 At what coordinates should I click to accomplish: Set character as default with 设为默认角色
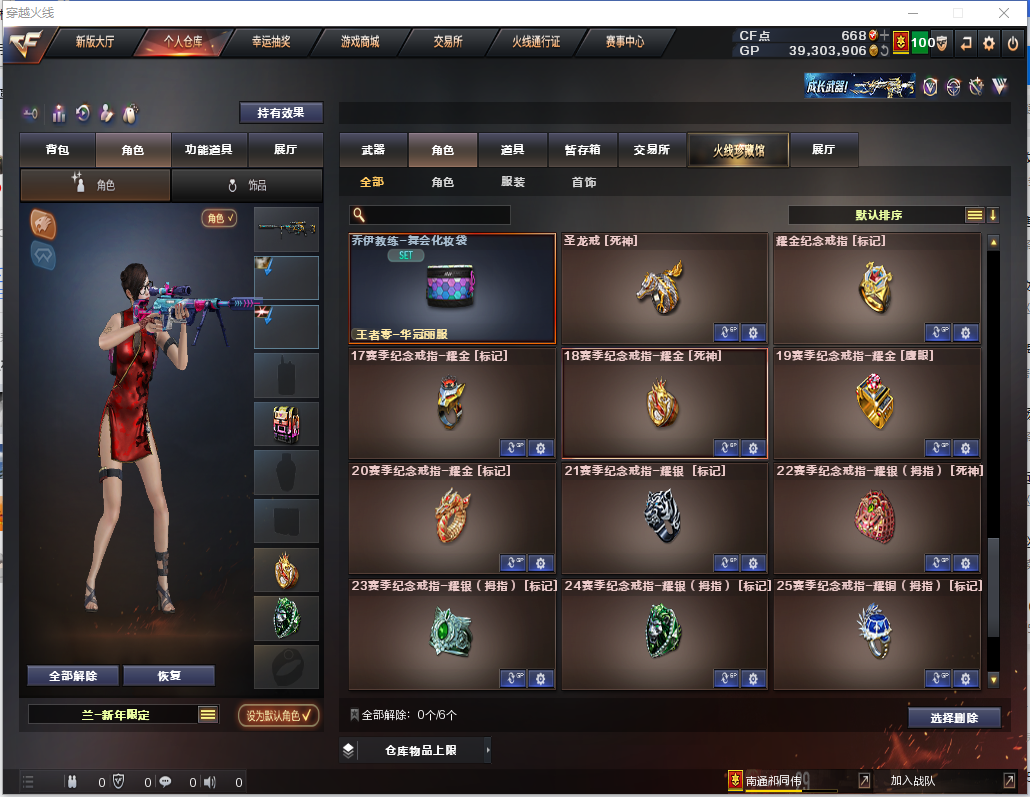click(279, 715)
